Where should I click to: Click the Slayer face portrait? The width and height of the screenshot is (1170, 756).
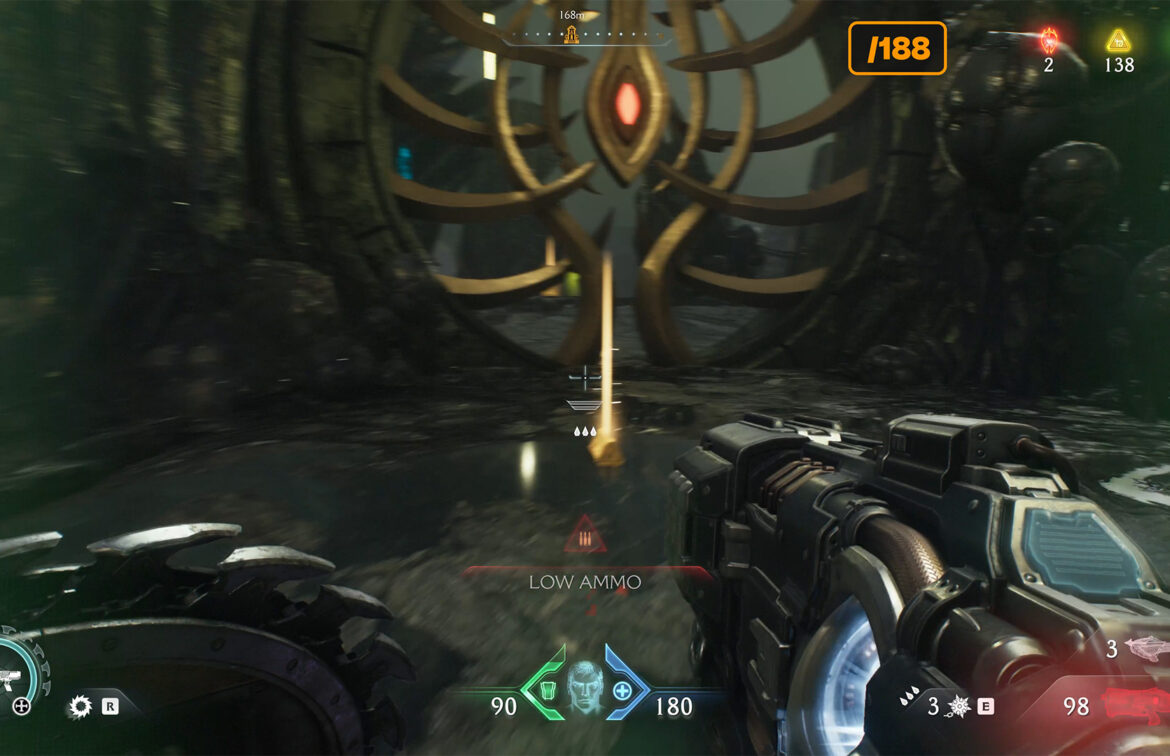pyautogui.click(x=585, y=689)
